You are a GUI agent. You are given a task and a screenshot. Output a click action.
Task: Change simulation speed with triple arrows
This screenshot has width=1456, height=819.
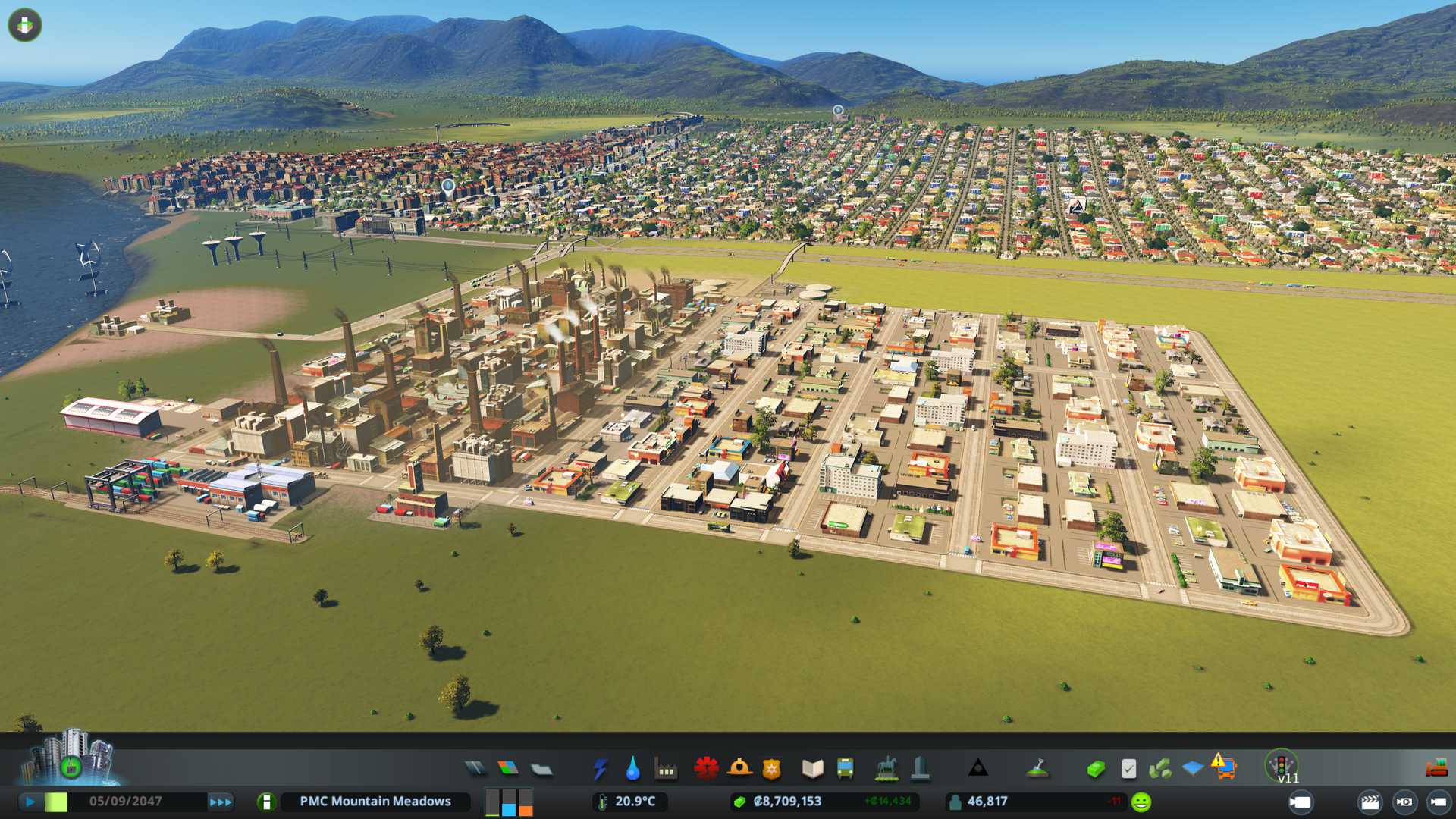point(220,802)
